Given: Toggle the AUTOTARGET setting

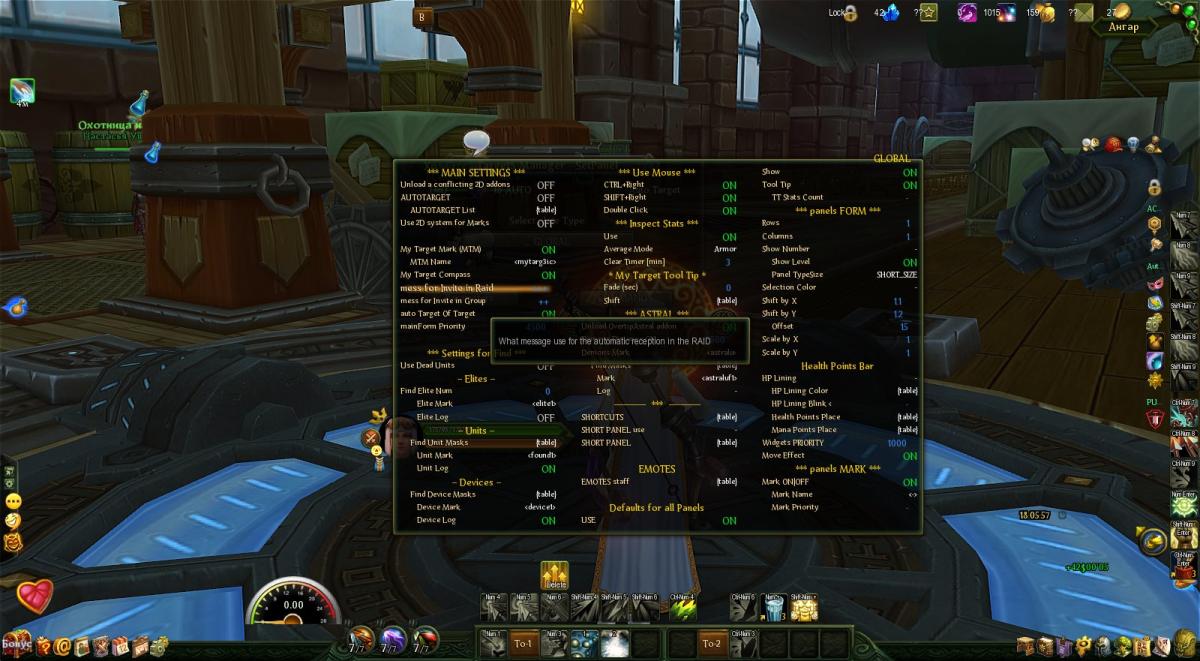Looking at the screenshot, I should point(545,198).
